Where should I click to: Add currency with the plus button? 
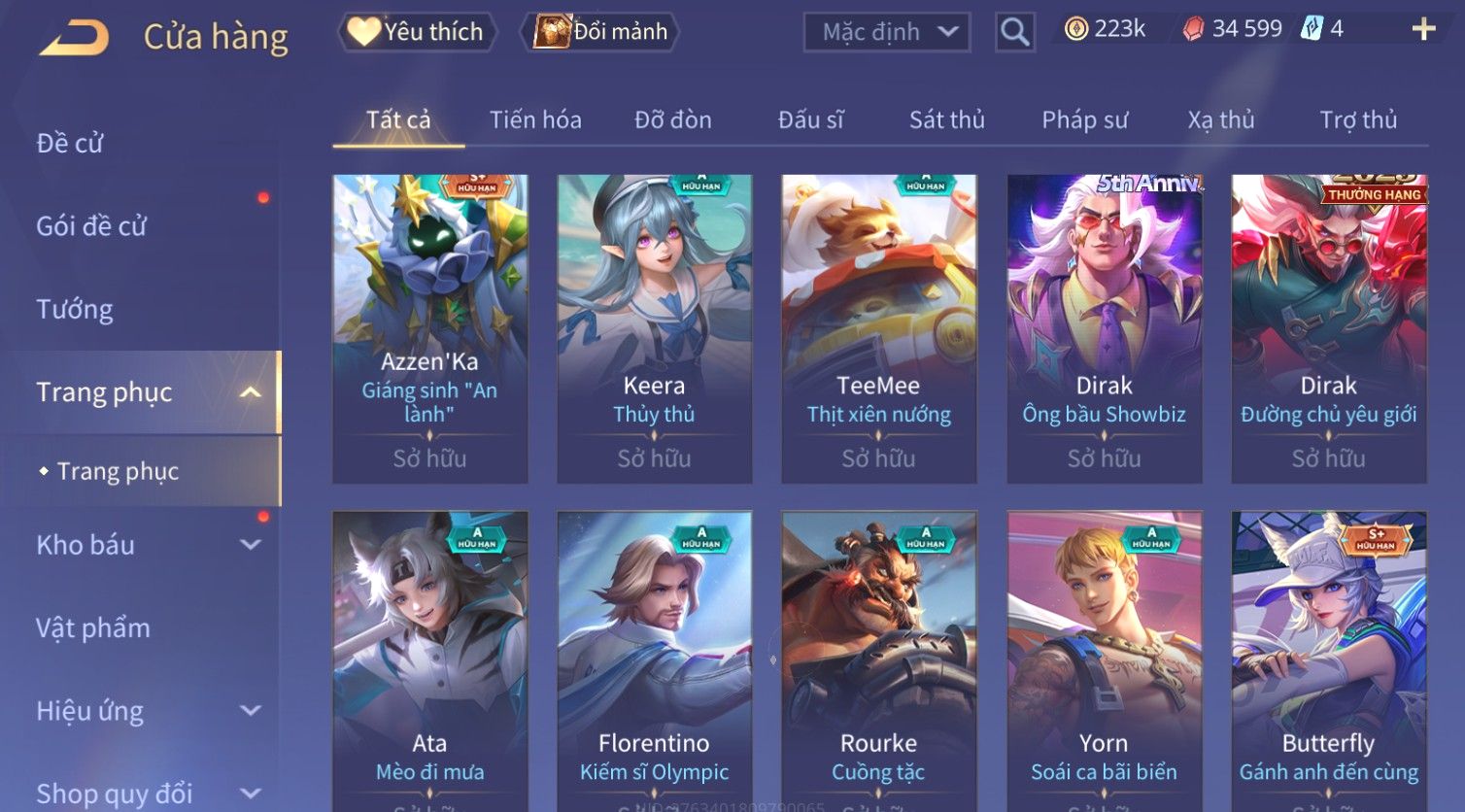(x=1423, y=29)
